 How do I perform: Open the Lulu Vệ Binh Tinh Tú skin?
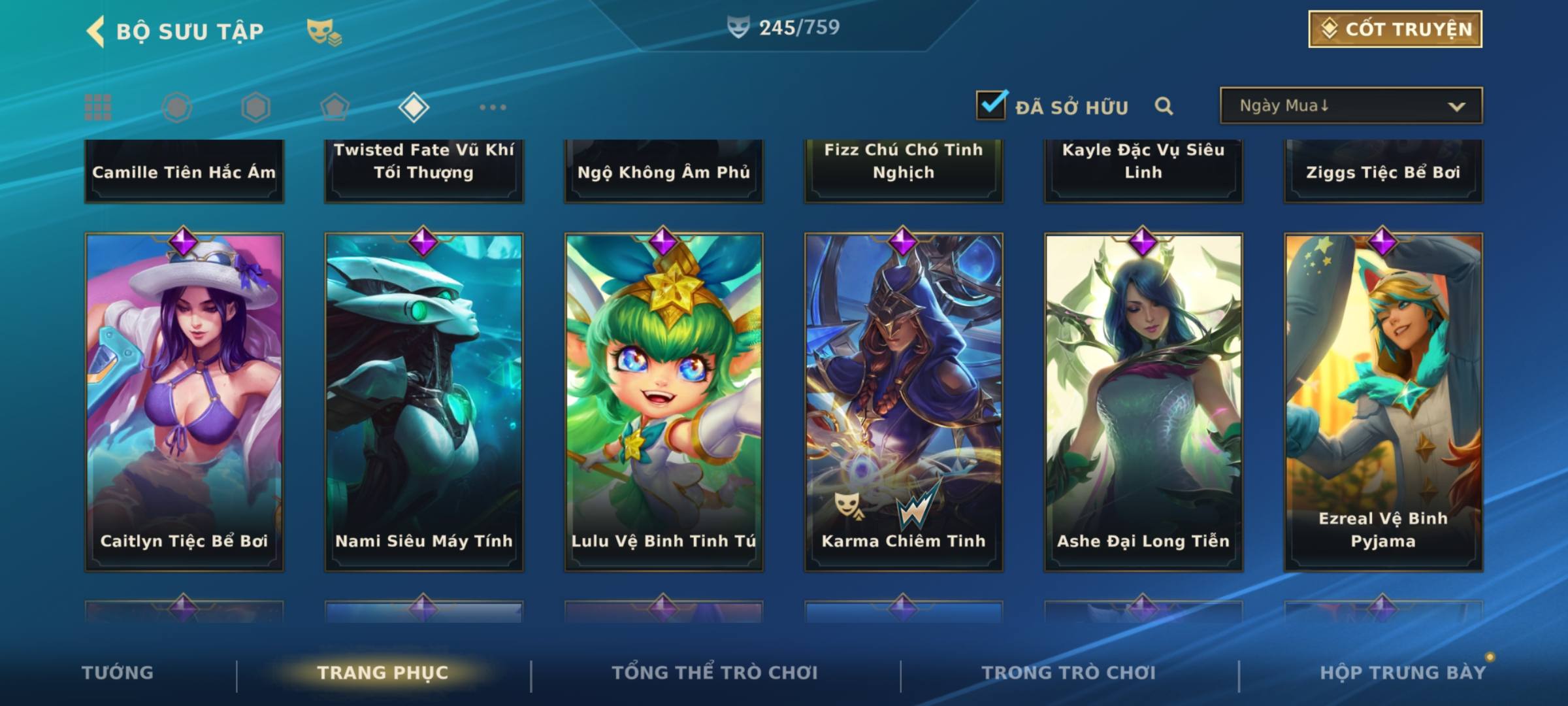tap(664, 402)
